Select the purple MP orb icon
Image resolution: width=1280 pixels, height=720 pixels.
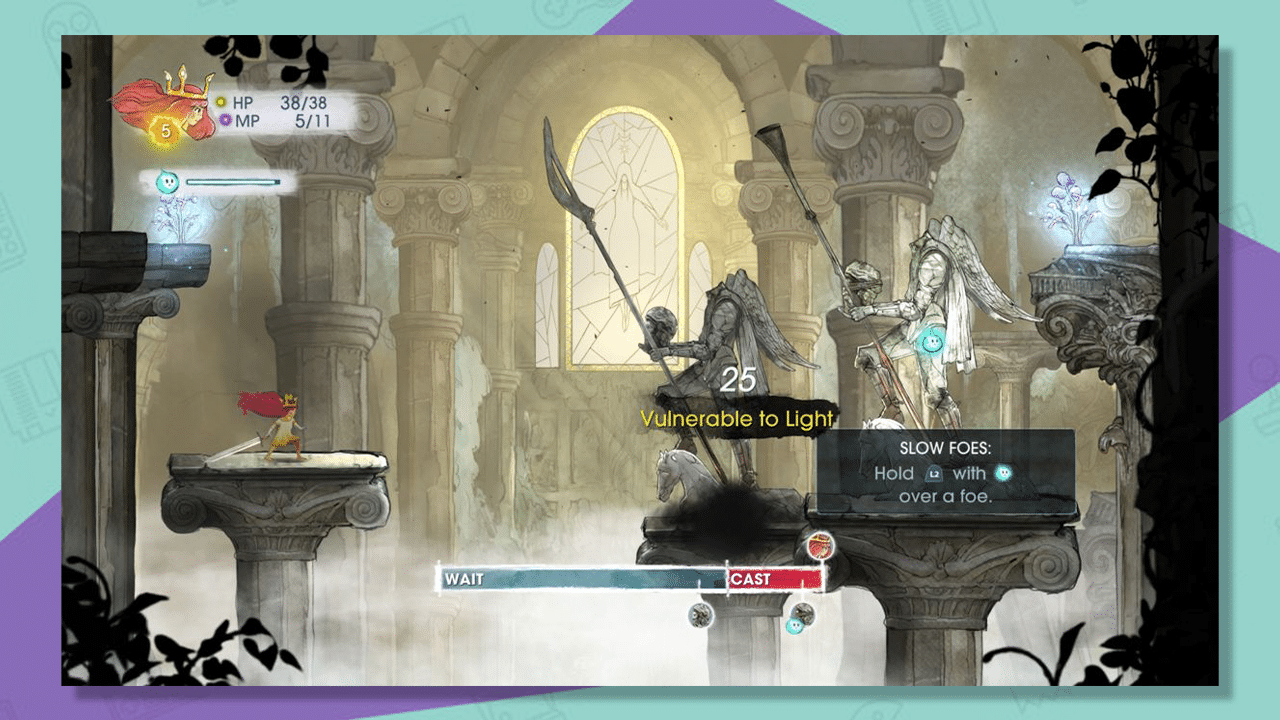[x=225, y=119]
